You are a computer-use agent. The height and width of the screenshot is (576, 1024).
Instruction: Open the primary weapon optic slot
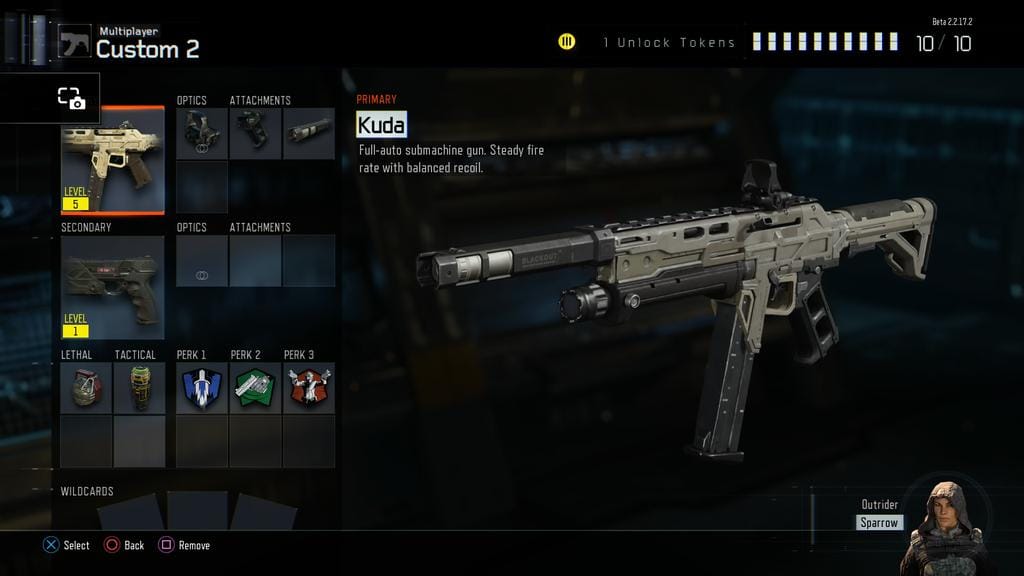pos(202,134)
